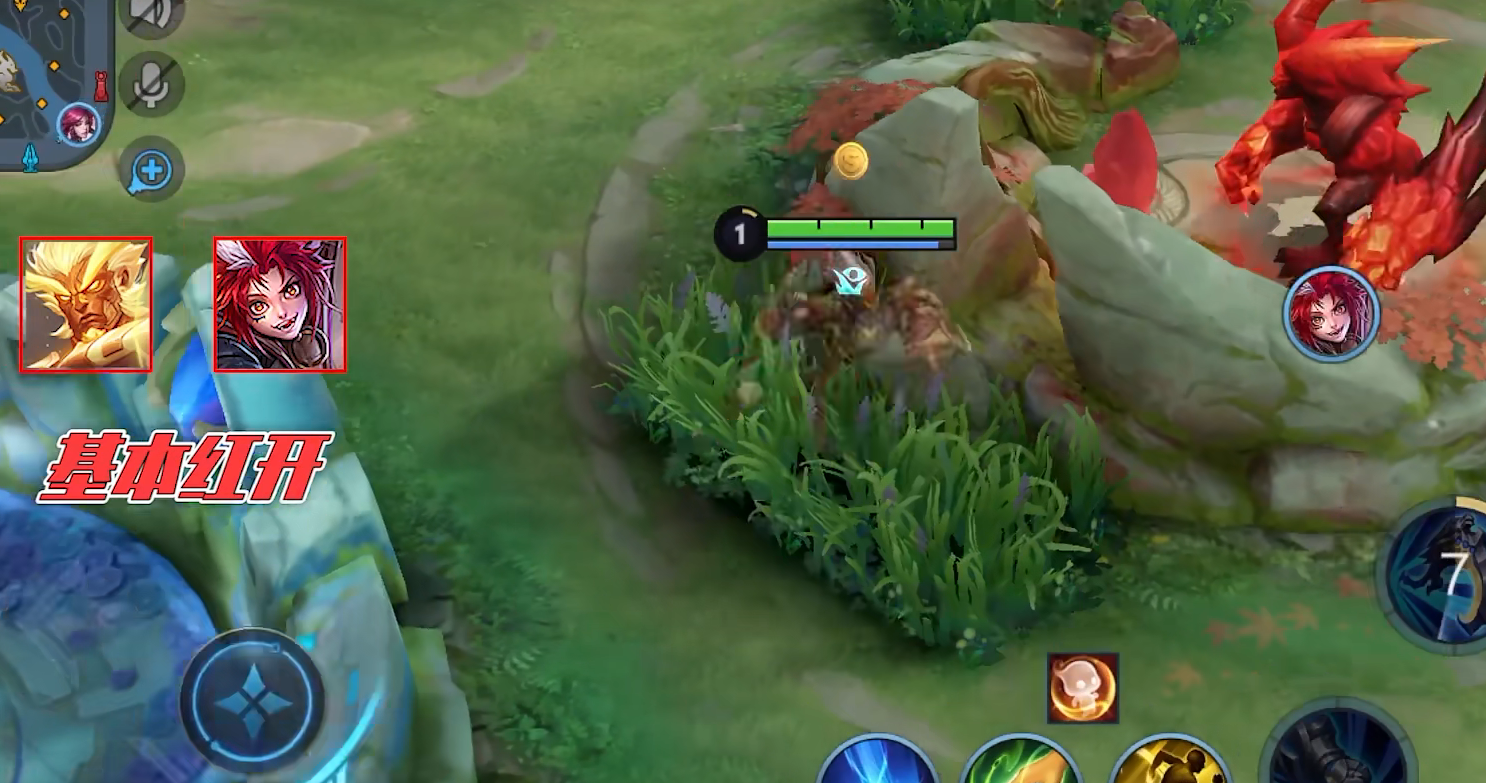This screenshot has width=1486, height=783.
Task: Open the quick chat plus bubble
Action: (152, 170)
